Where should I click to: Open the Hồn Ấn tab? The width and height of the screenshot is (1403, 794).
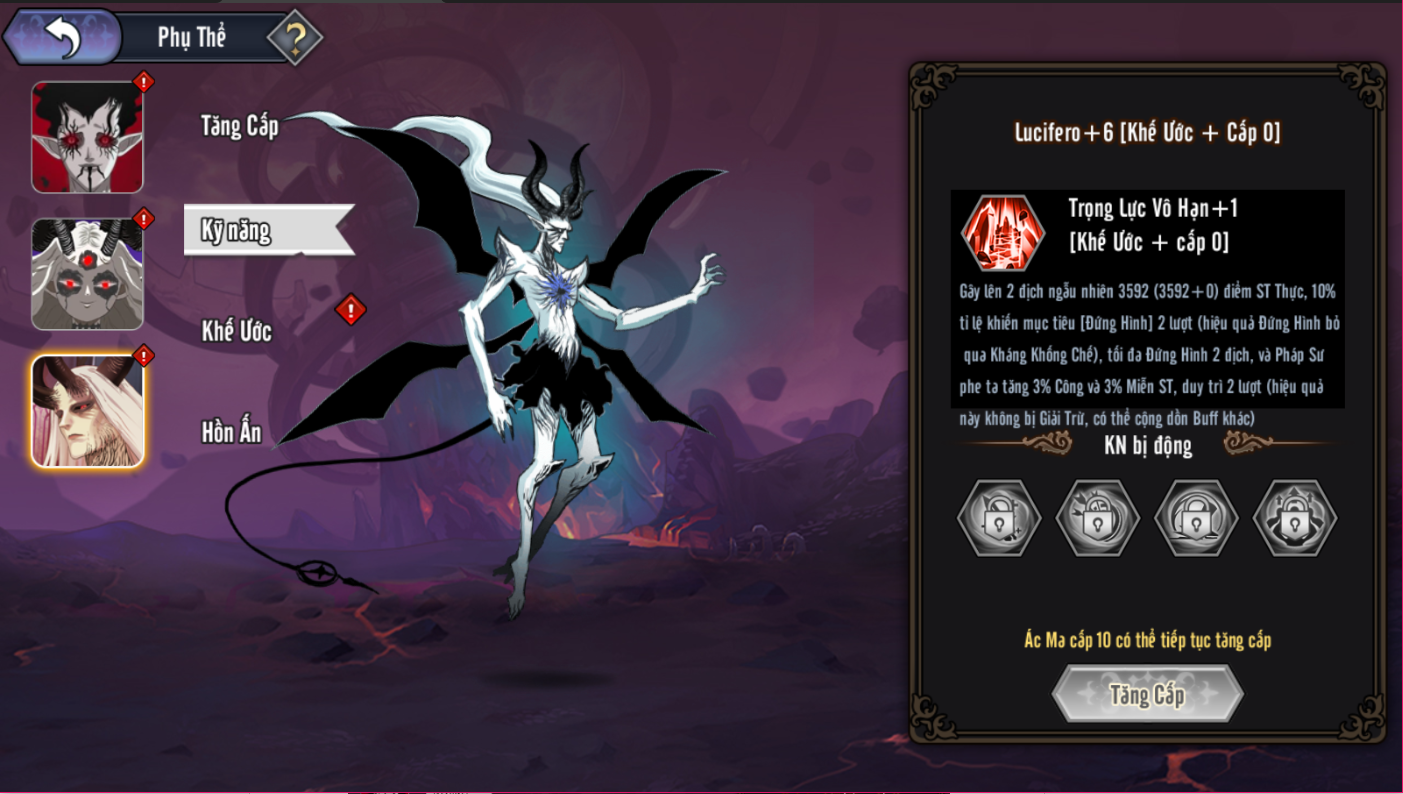(232, 432)
